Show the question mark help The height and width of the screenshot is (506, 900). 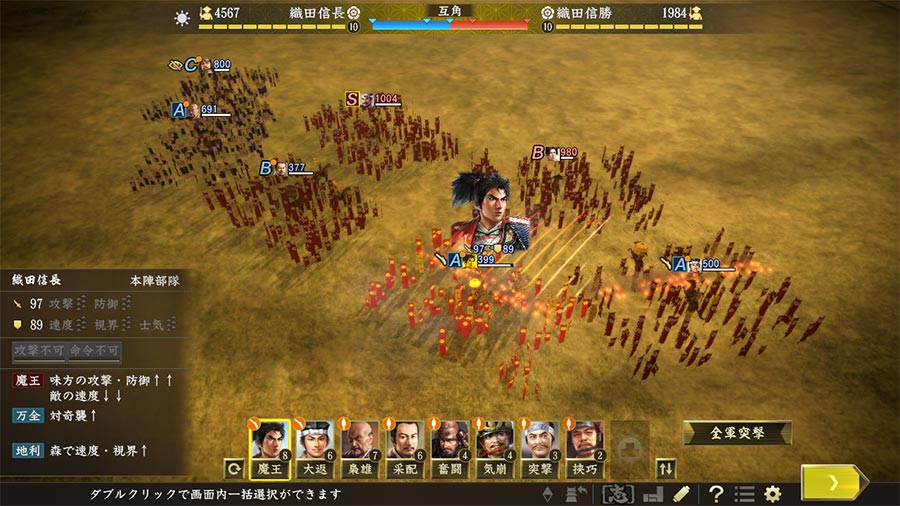(716, 494)
